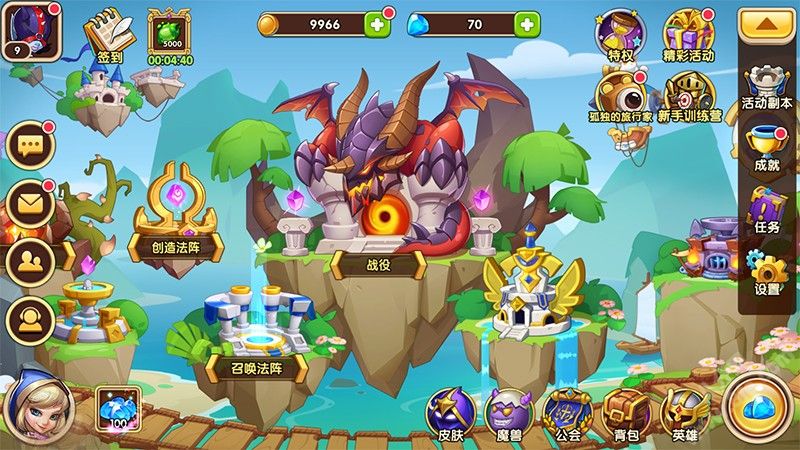This screenshot has width=800, height=450.
Task: Open the 任务 quests menu
Action: pos(768,210)
